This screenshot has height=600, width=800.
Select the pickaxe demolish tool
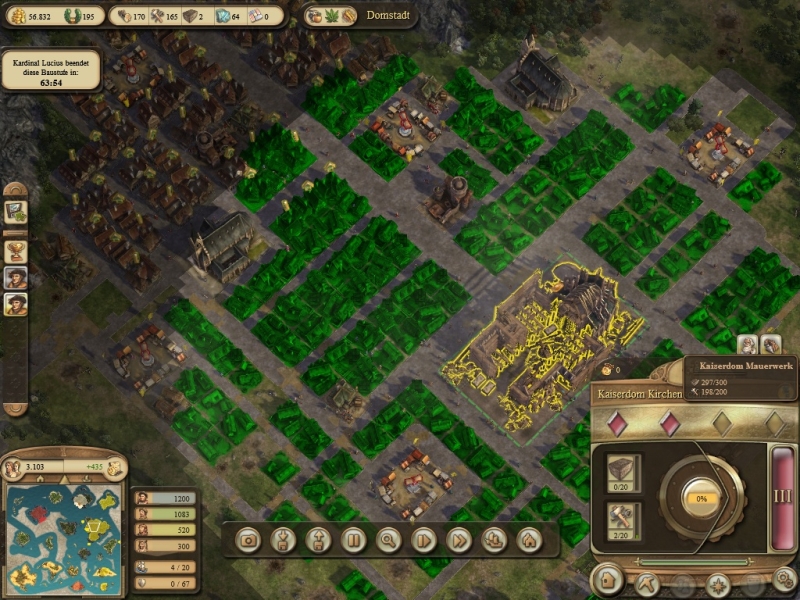tap(643, 583)
